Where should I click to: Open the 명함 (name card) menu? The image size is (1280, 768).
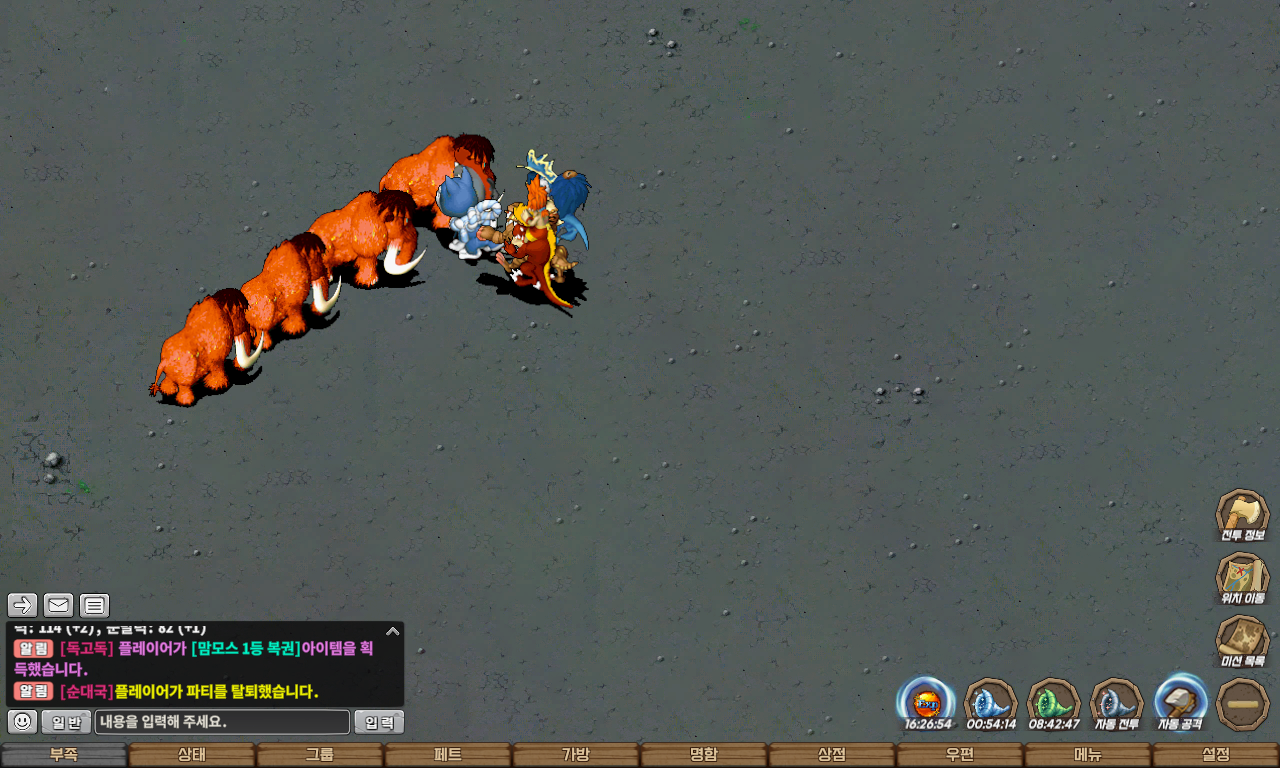[x=703, y=755]
